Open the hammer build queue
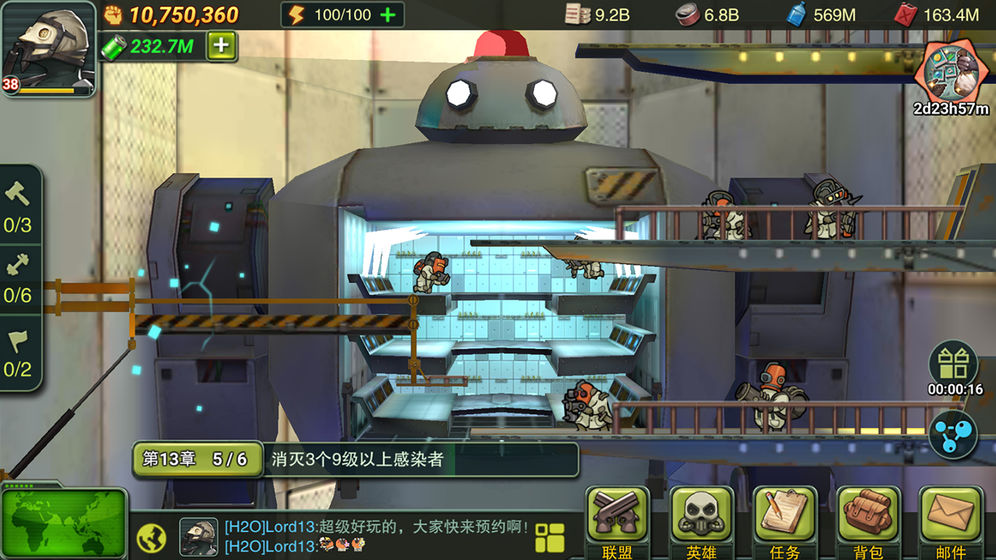Viewport: 996px width, 560px height. tap(19, 207)
